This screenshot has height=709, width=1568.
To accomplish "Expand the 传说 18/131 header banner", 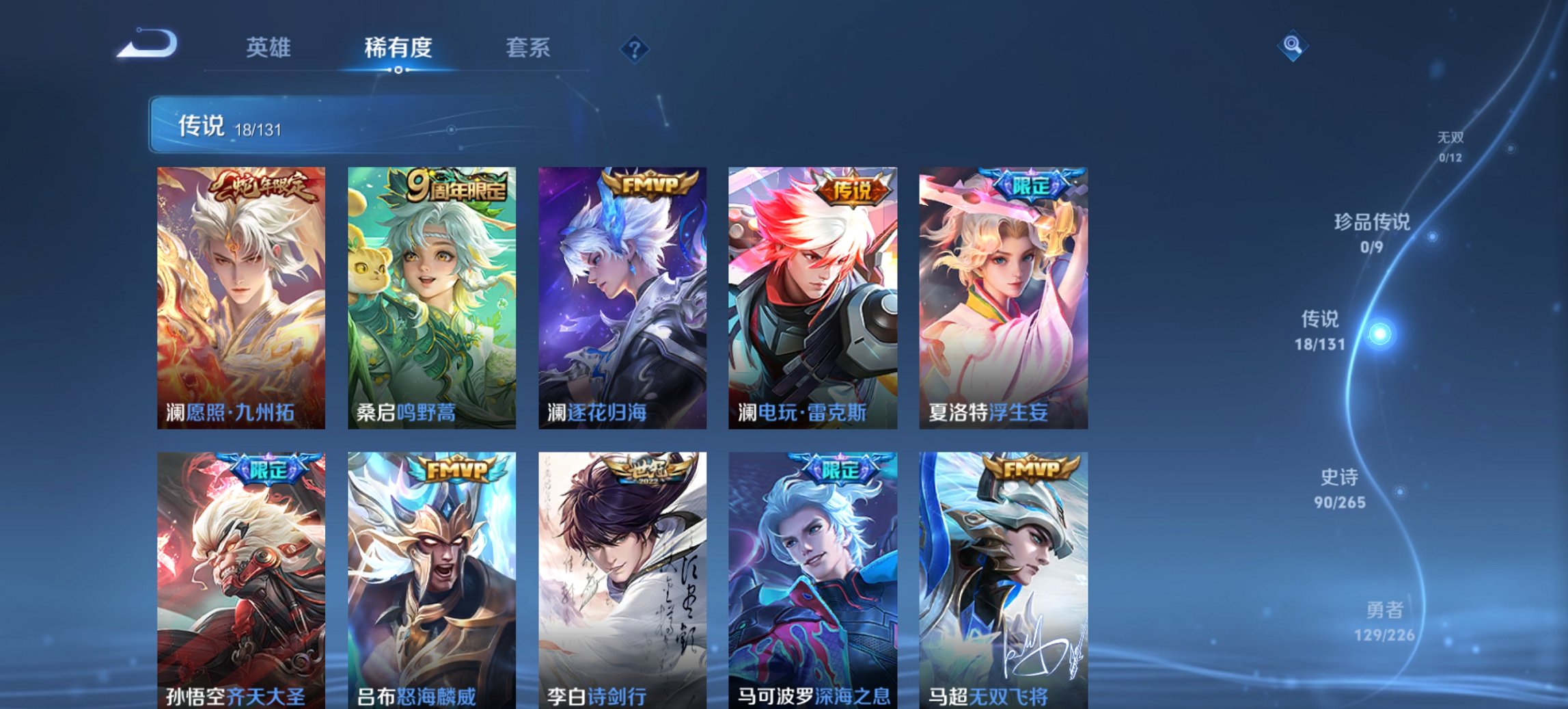I will pyautogui.click(x=273, y=125).
